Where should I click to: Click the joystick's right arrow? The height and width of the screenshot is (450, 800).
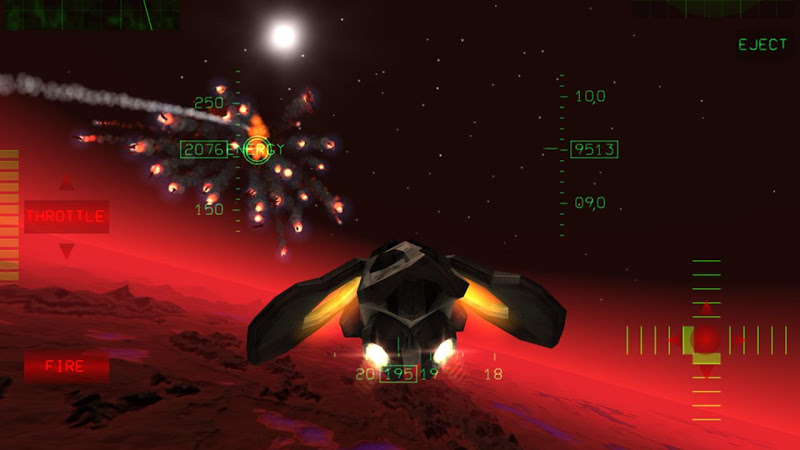pyautogui.click(x=741, y=340)
